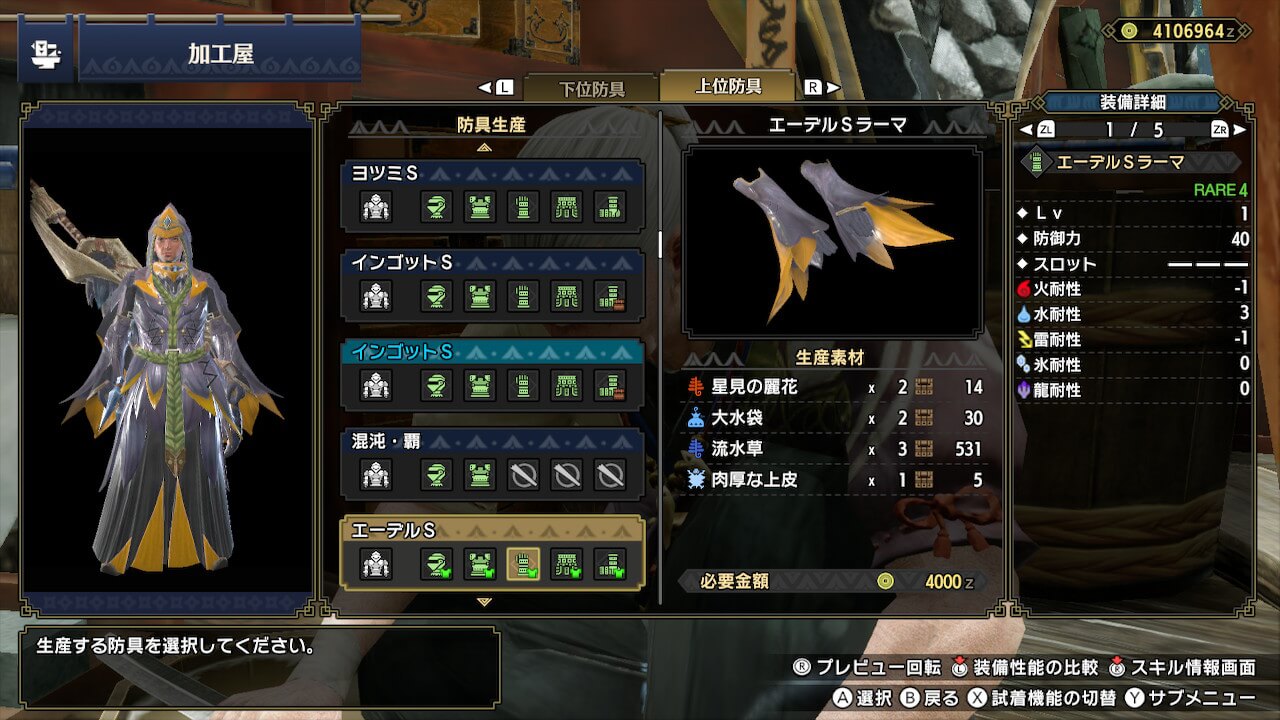Screen dimensions: 1280x720
Task: Select the ヨツミS helmet icon
Action: point(436,207)
